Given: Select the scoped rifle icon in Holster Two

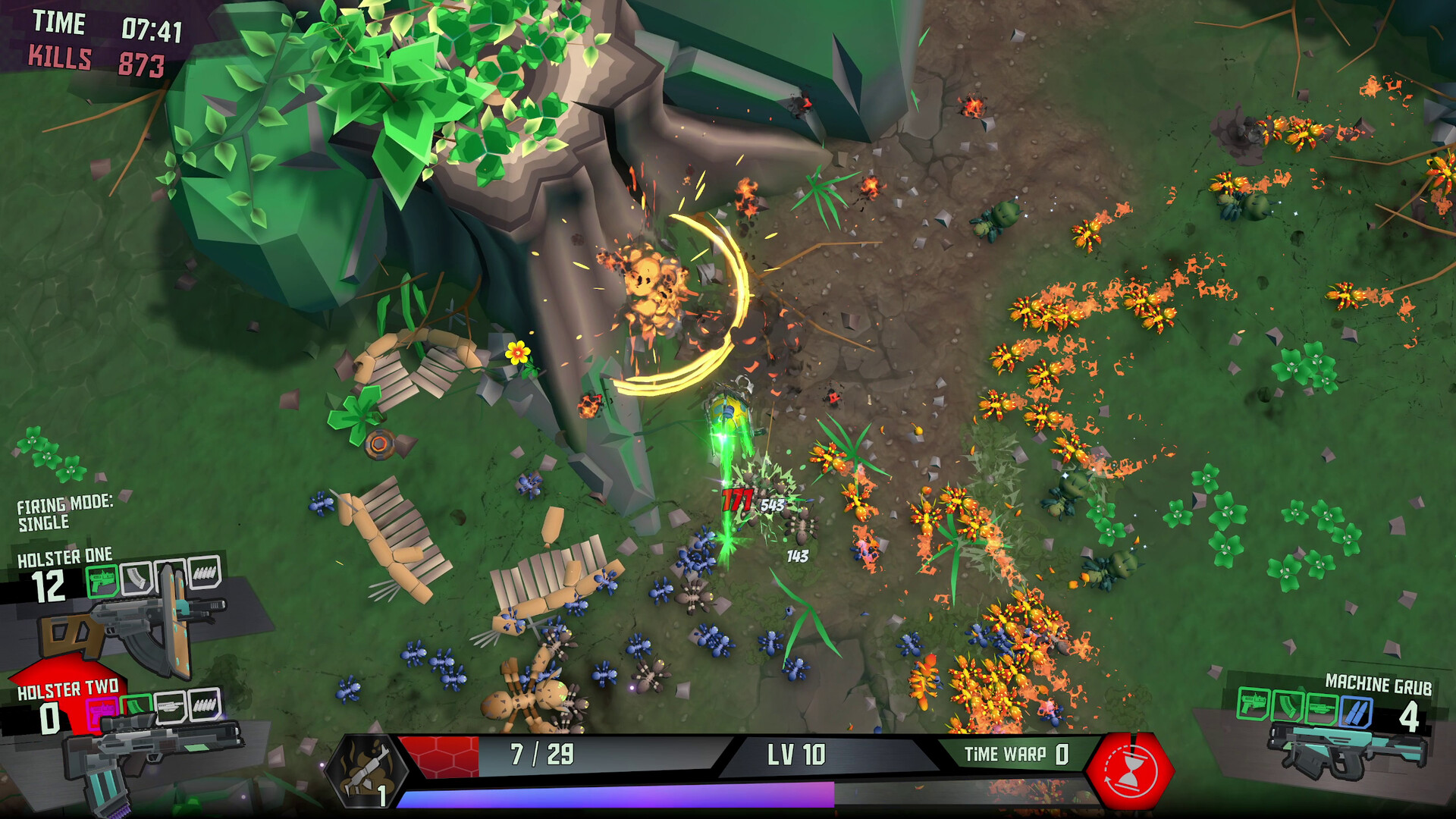Looking at the screenshot, I should click(171, 705).
